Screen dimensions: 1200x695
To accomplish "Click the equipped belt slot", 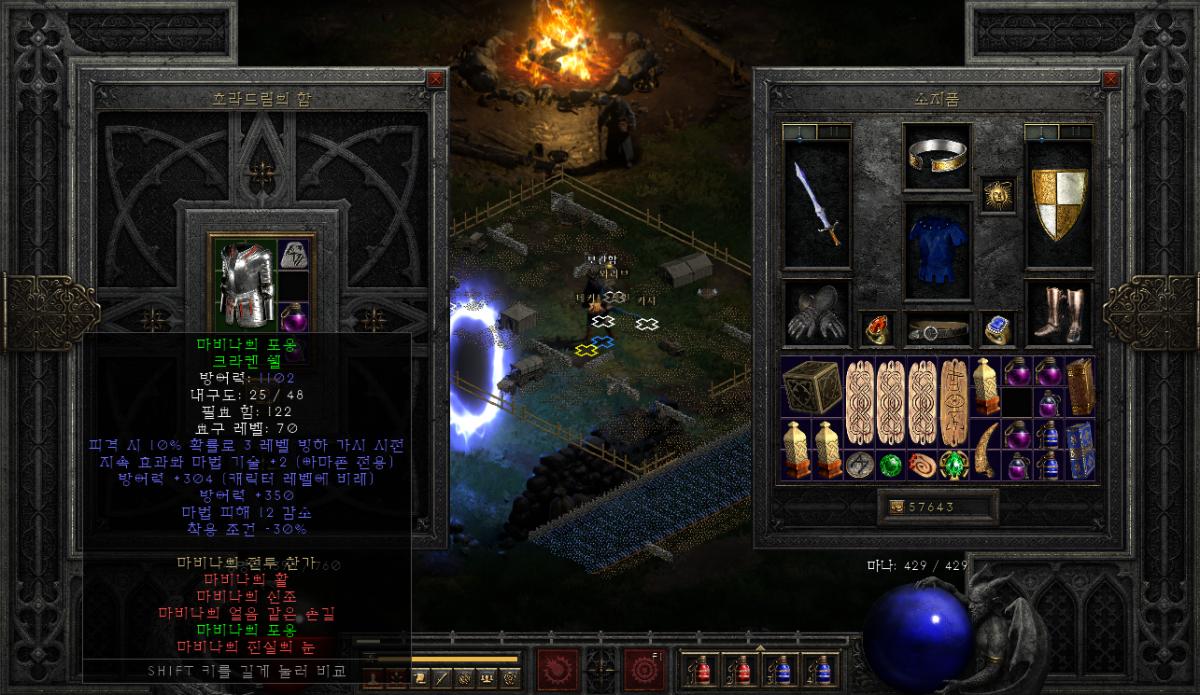I will 937,329.
